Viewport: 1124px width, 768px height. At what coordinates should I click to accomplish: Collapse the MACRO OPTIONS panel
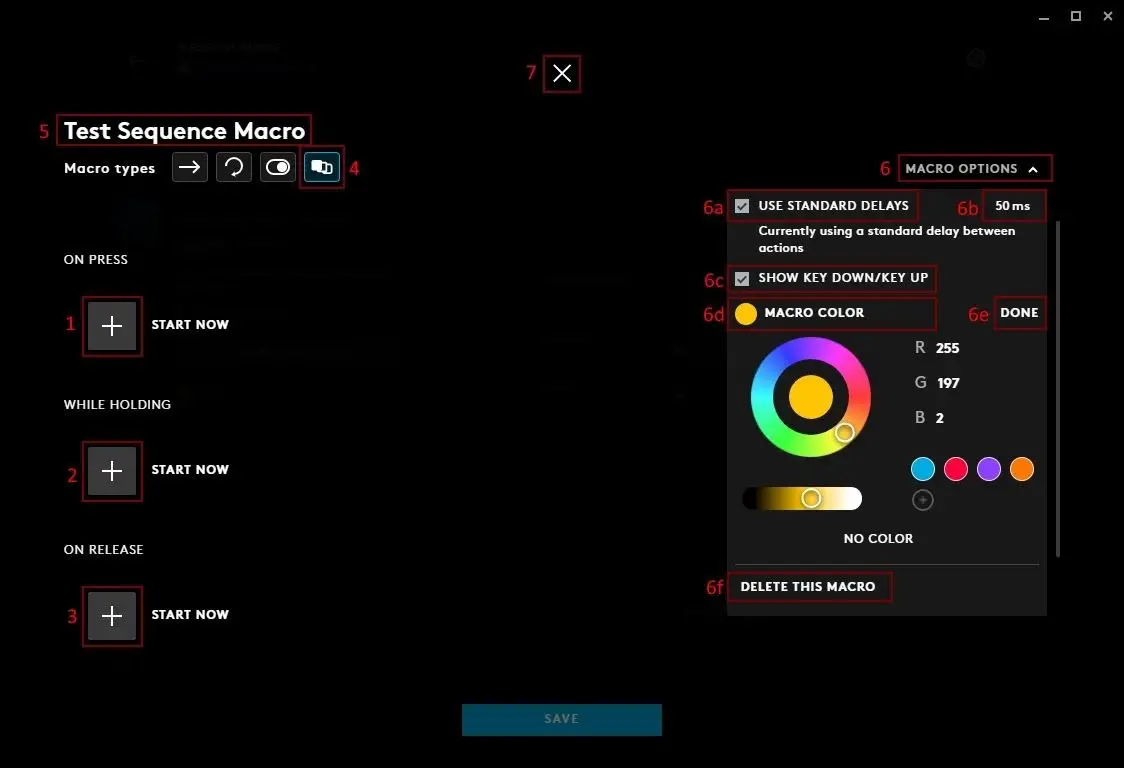(975, 169)
